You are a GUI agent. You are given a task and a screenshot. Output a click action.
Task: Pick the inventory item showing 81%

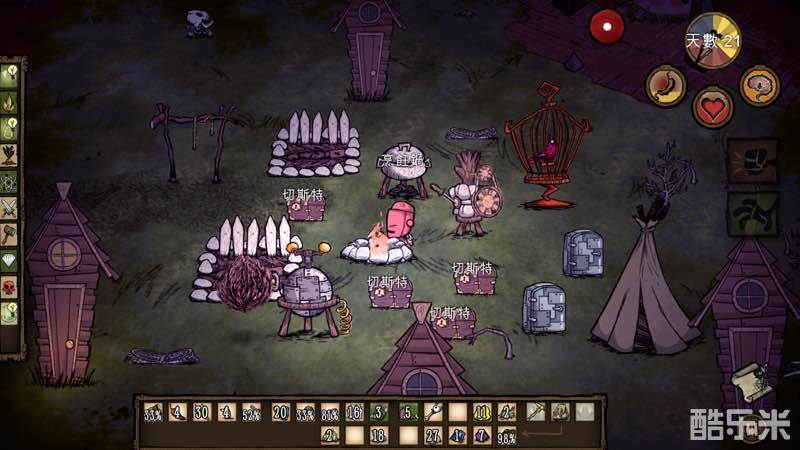pyautogui.click(x=330, y=412)
